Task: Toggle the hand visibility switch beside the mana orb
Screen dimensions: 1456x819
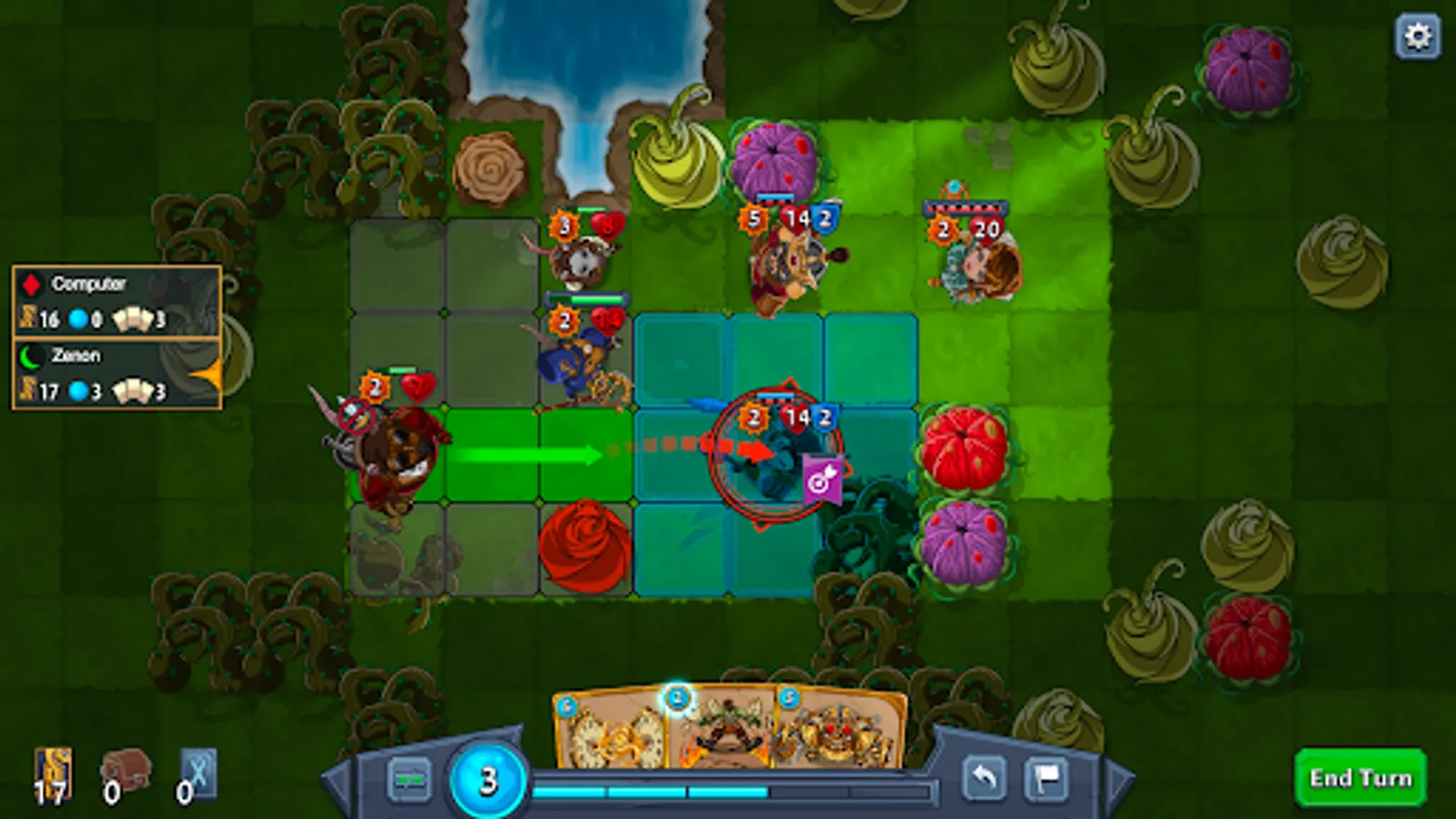Action: click(x=410, y=778)
